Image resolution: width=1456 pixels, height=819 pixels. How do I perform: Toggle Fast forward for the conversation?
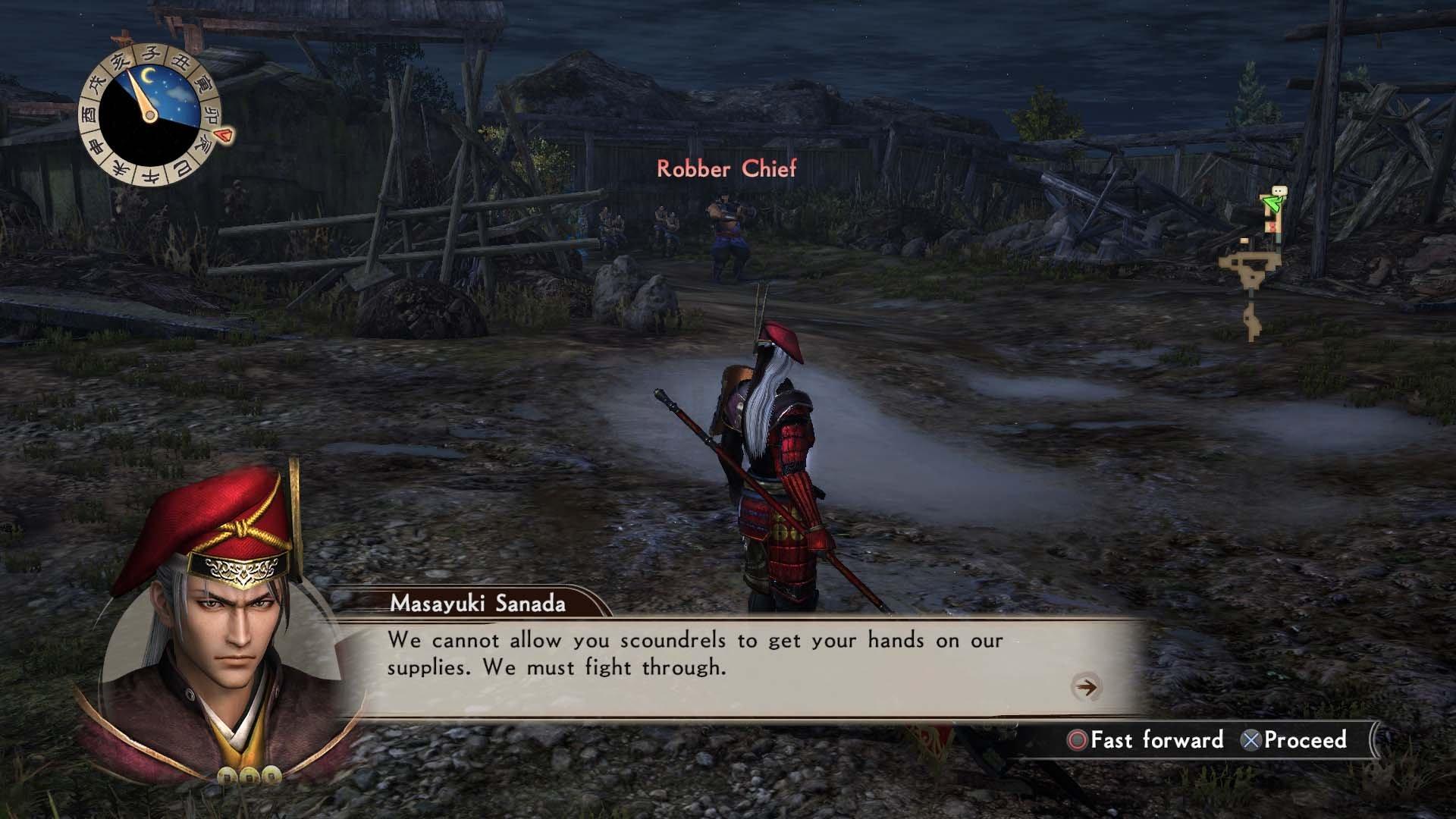click(x=1153, y=741)
